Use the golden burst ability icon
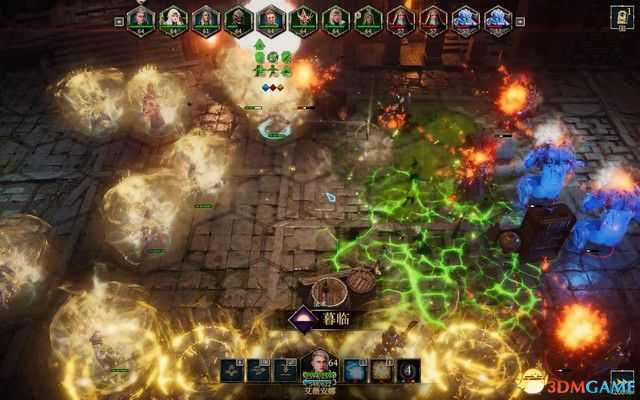The height and width of the screenshot is (400, 640). tap(382, 371)
